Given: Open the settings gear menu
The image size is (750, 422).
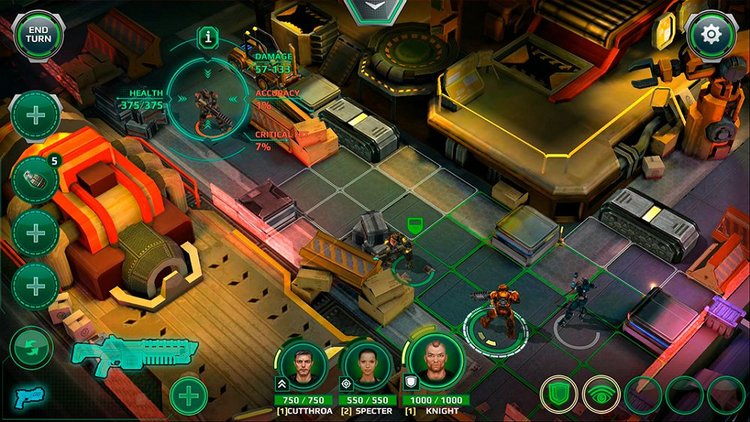Looking at the screenshot, I should click(x=711, y=35).
